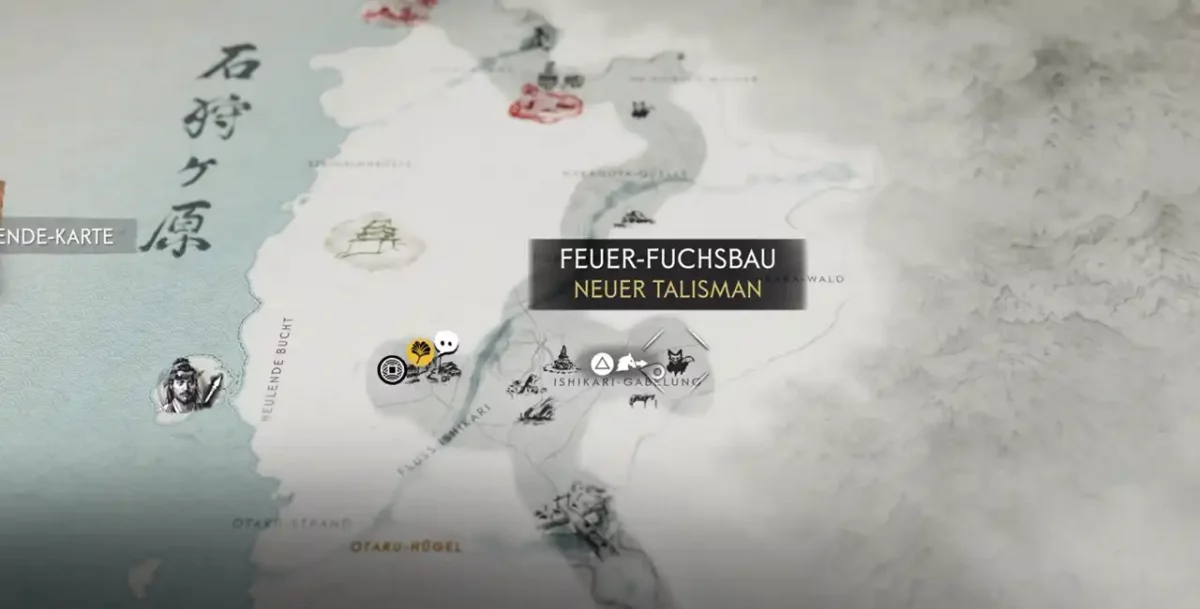Open the Feuer-Fuchsbau location tooltip
This screenshot has height=609, width=1200.
click(667, 274)
